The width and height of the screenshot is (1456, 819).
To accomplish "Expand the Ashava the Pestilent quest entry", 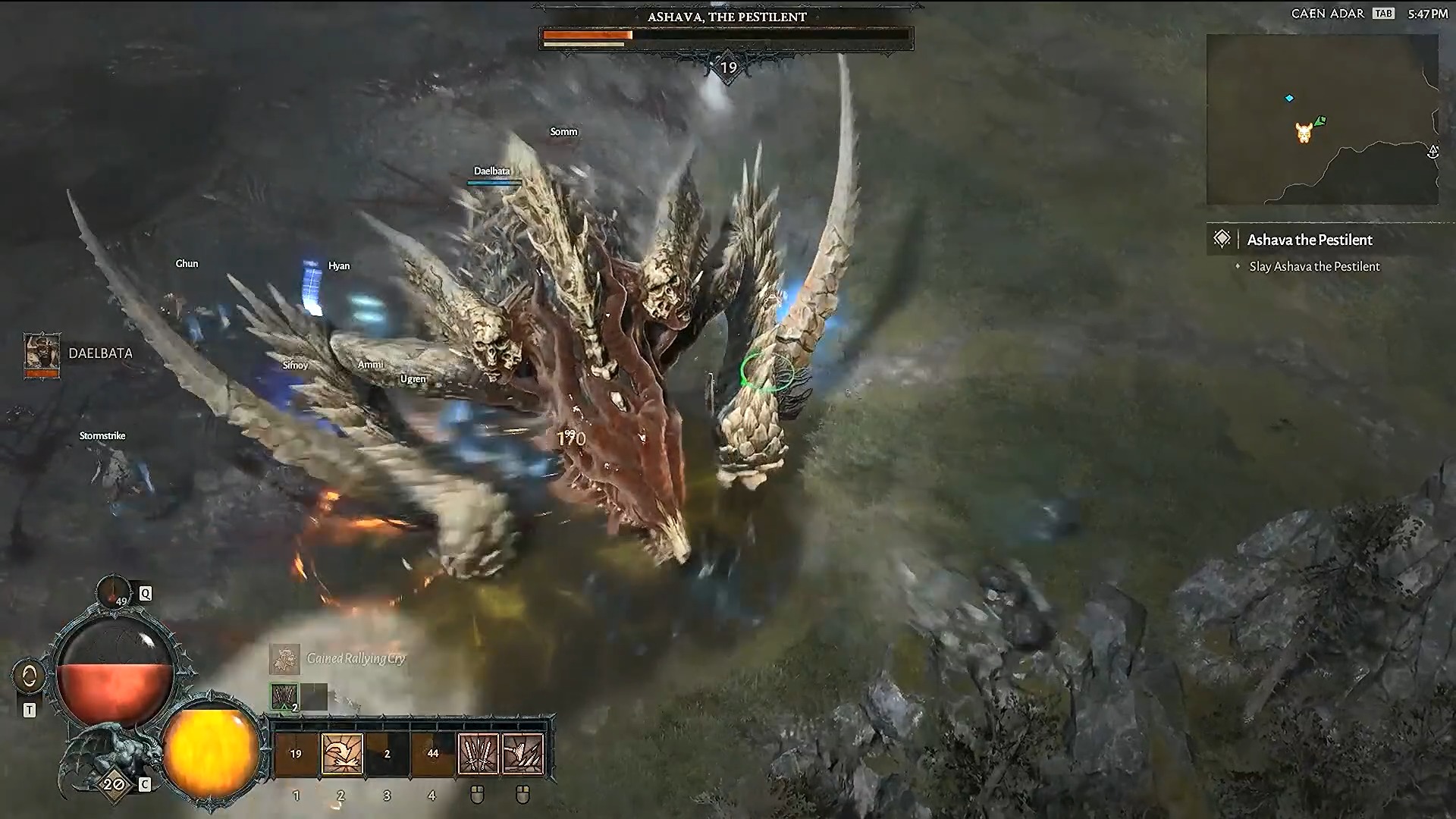I will click(1311, 240).
